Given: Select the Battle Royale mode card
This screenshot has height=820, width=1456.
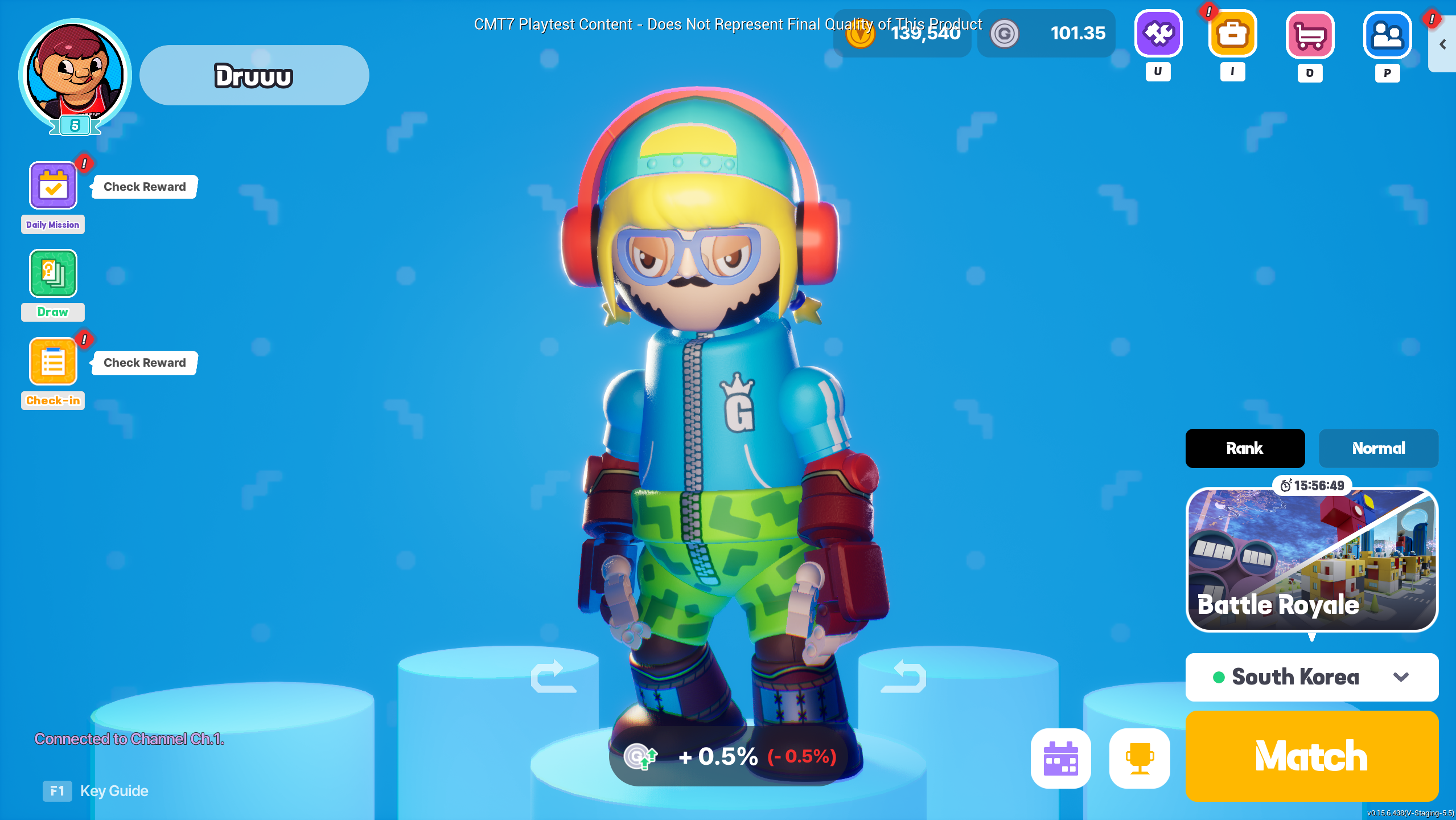Looking at the screenshot, I should pos(1311,560).
